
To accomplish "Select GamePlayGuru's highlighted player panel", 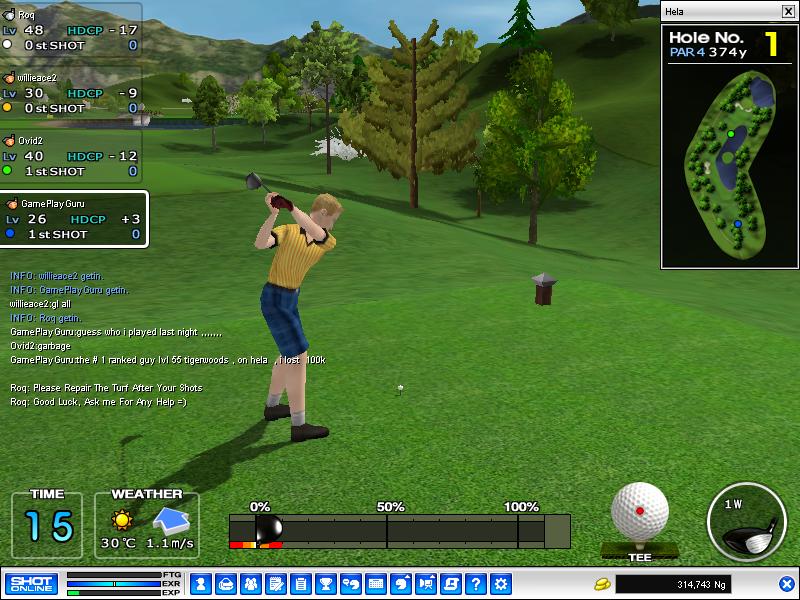I will [x=74, y=218].
